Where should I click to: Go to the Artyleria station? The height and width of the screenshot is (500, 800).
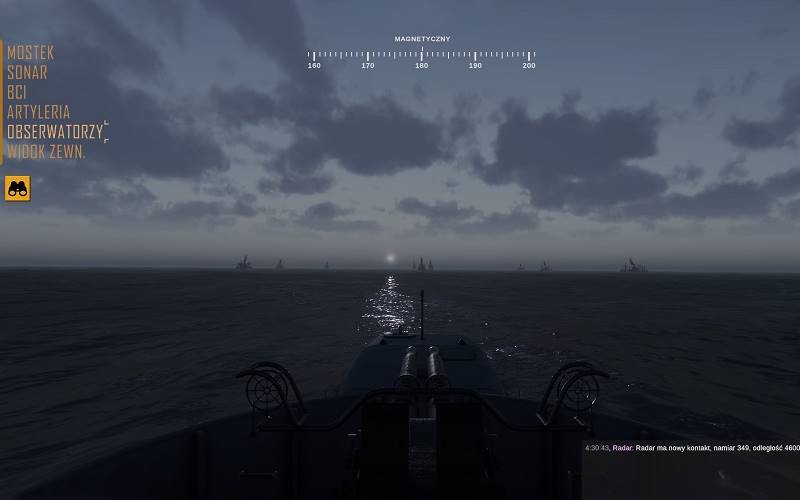click(x=39, y=112)
